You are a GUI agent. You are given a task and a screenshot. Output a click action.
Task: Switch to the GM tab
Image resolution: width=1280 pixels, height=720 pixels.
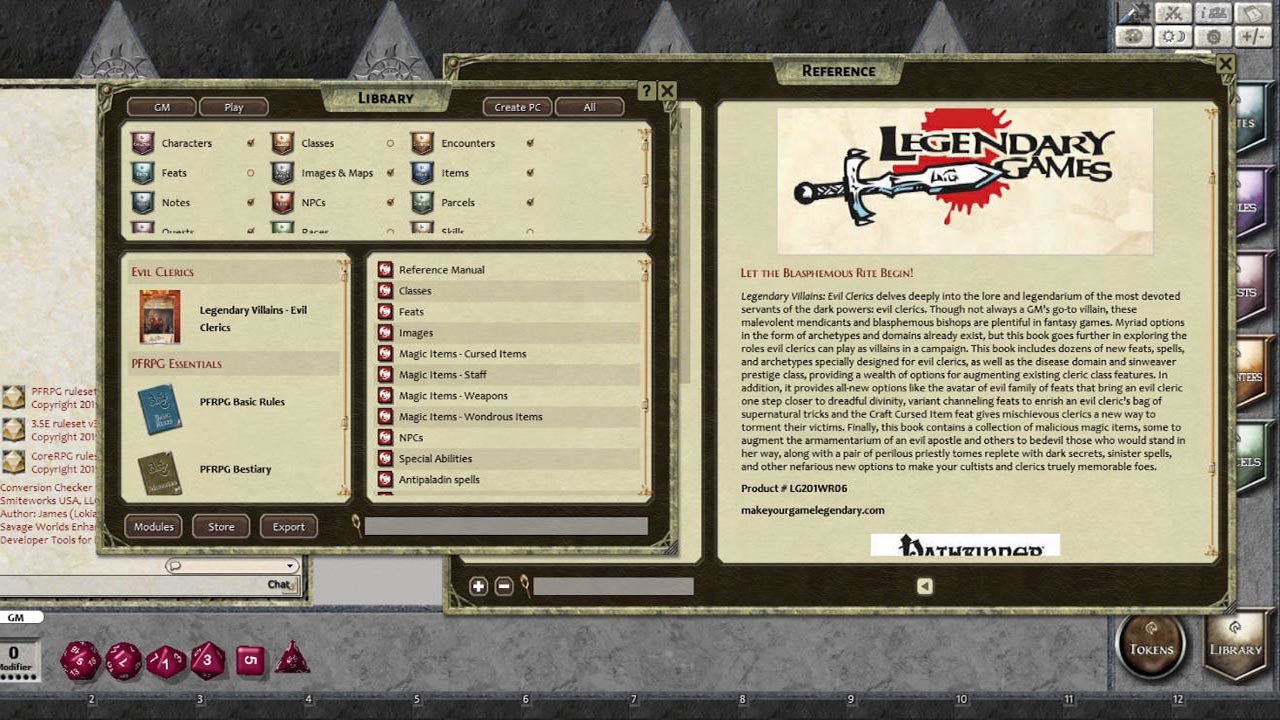160,106
